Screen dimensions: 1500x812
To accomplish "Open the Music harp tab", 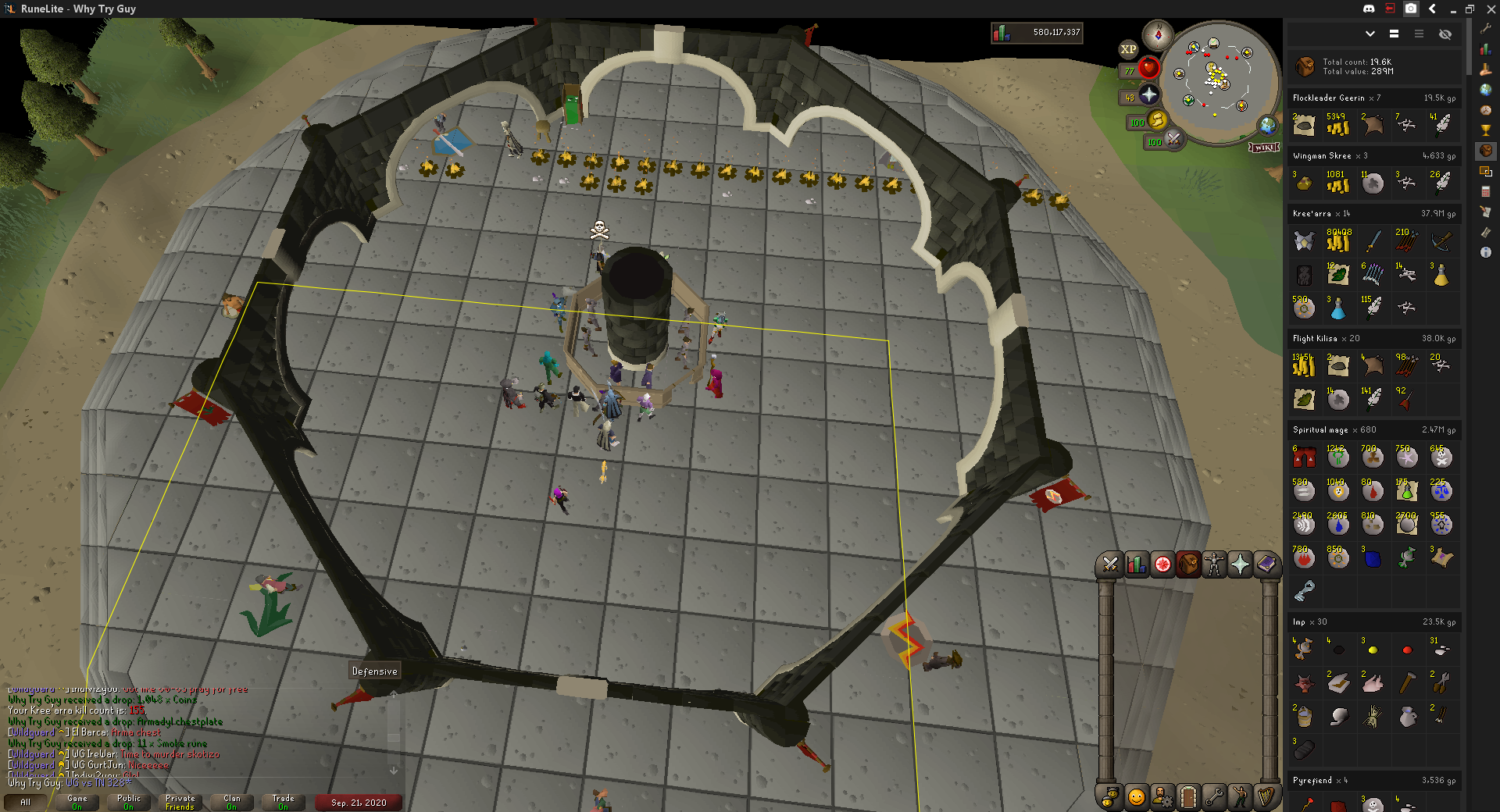I will click(x=1266, y=797).
